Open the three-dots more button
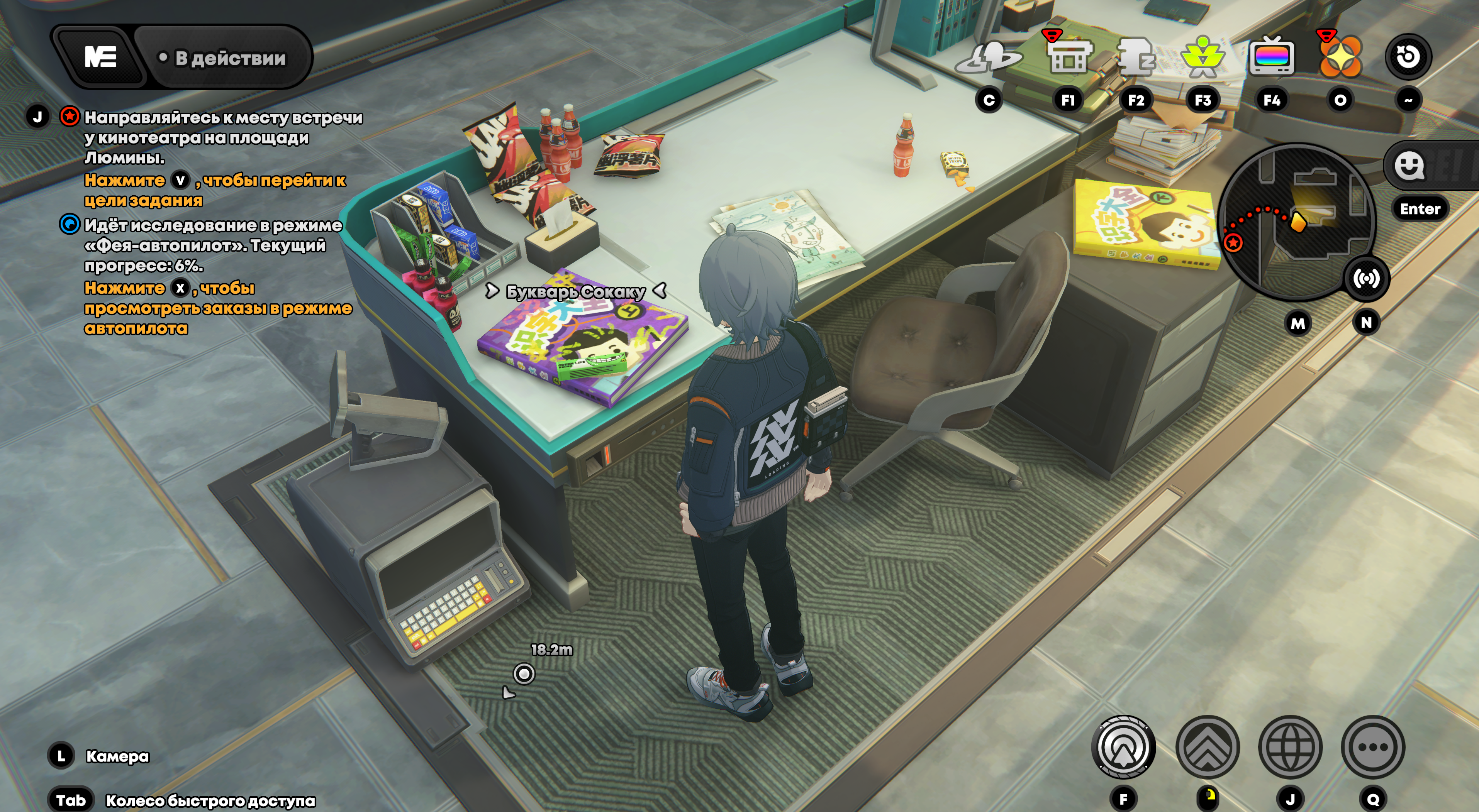Screen dimensions: 1479x812 (1373, 747)
